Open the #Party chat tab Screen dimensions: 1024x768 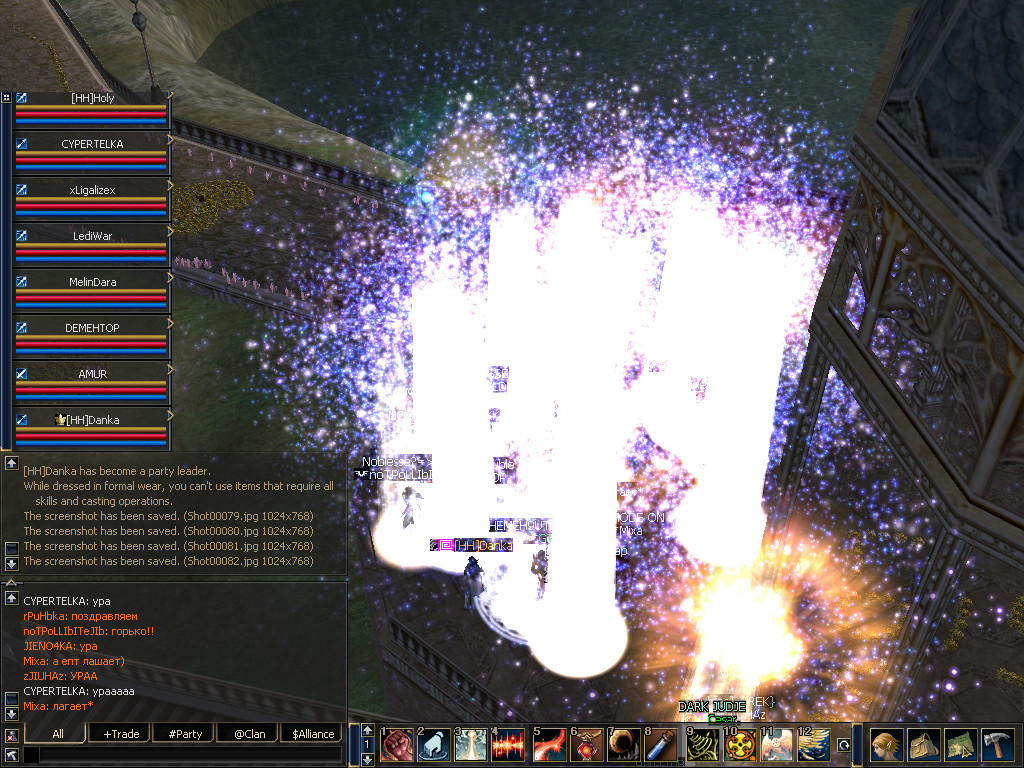point(185,734)
